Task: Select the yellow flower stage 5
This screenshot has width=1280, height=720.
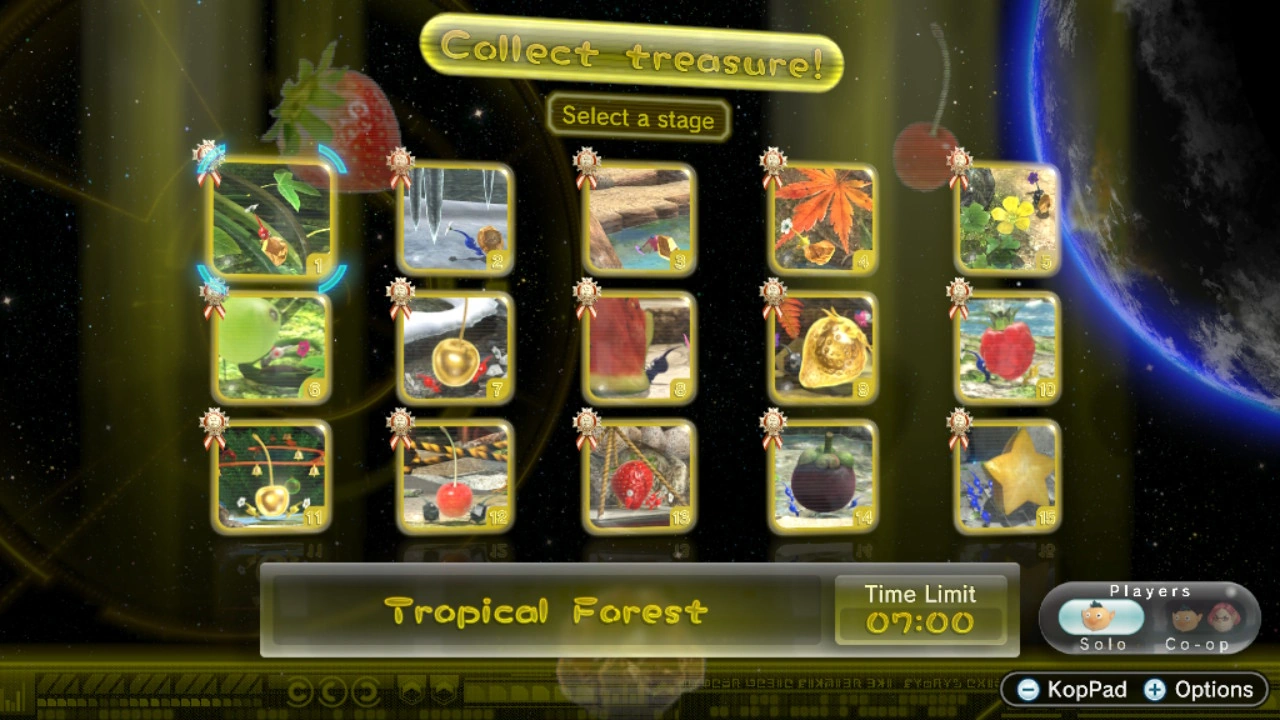Action: [x=1006, y=218]
